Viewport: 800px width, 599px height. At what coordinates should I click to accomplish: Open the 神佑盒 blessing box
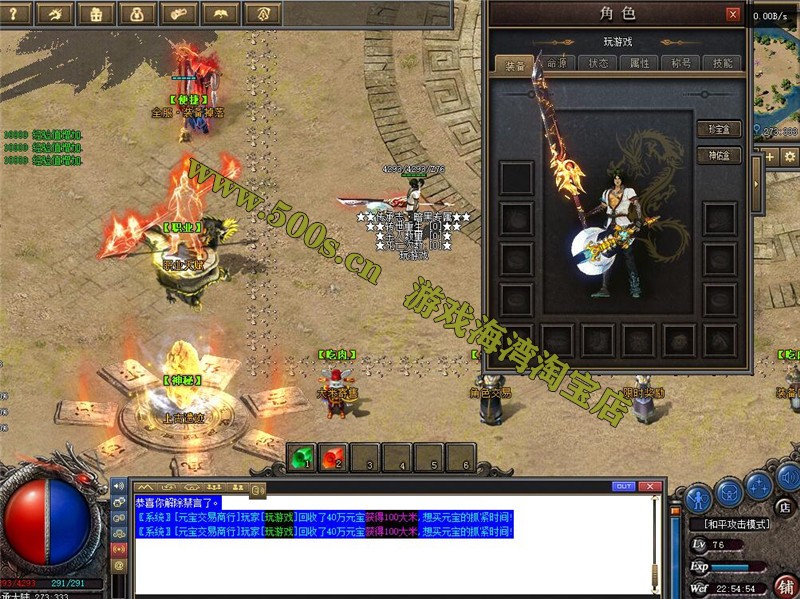718,156
